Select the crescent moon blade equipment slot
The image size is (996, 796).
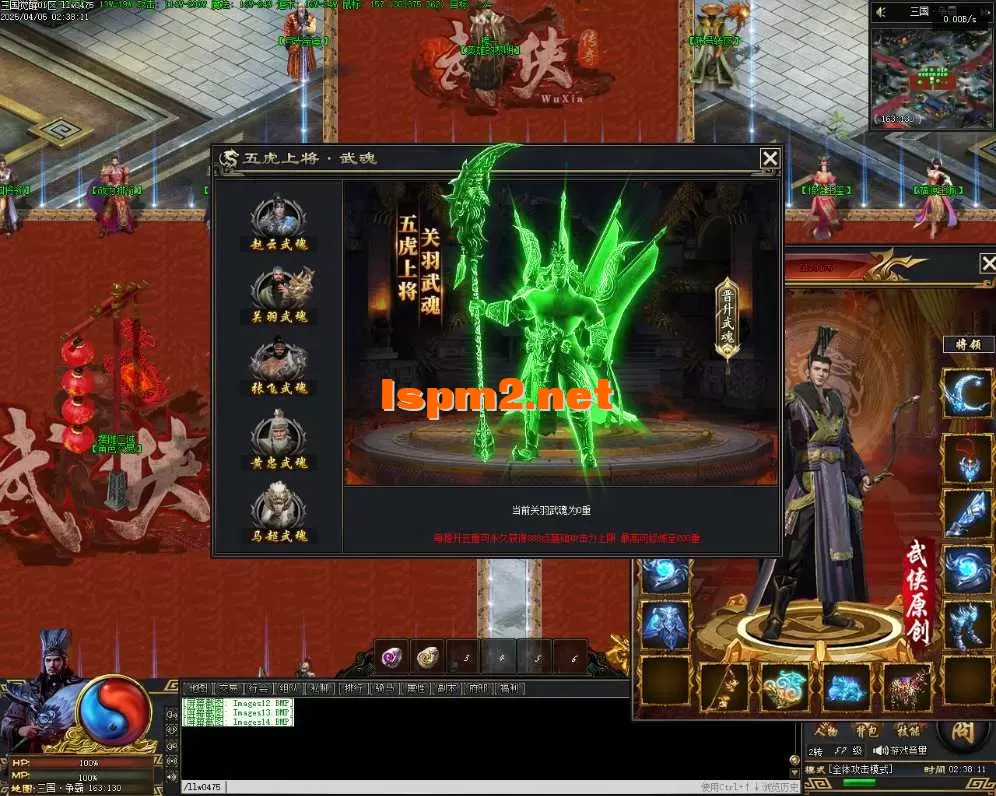pyautogui.click(x=967, y=393)
